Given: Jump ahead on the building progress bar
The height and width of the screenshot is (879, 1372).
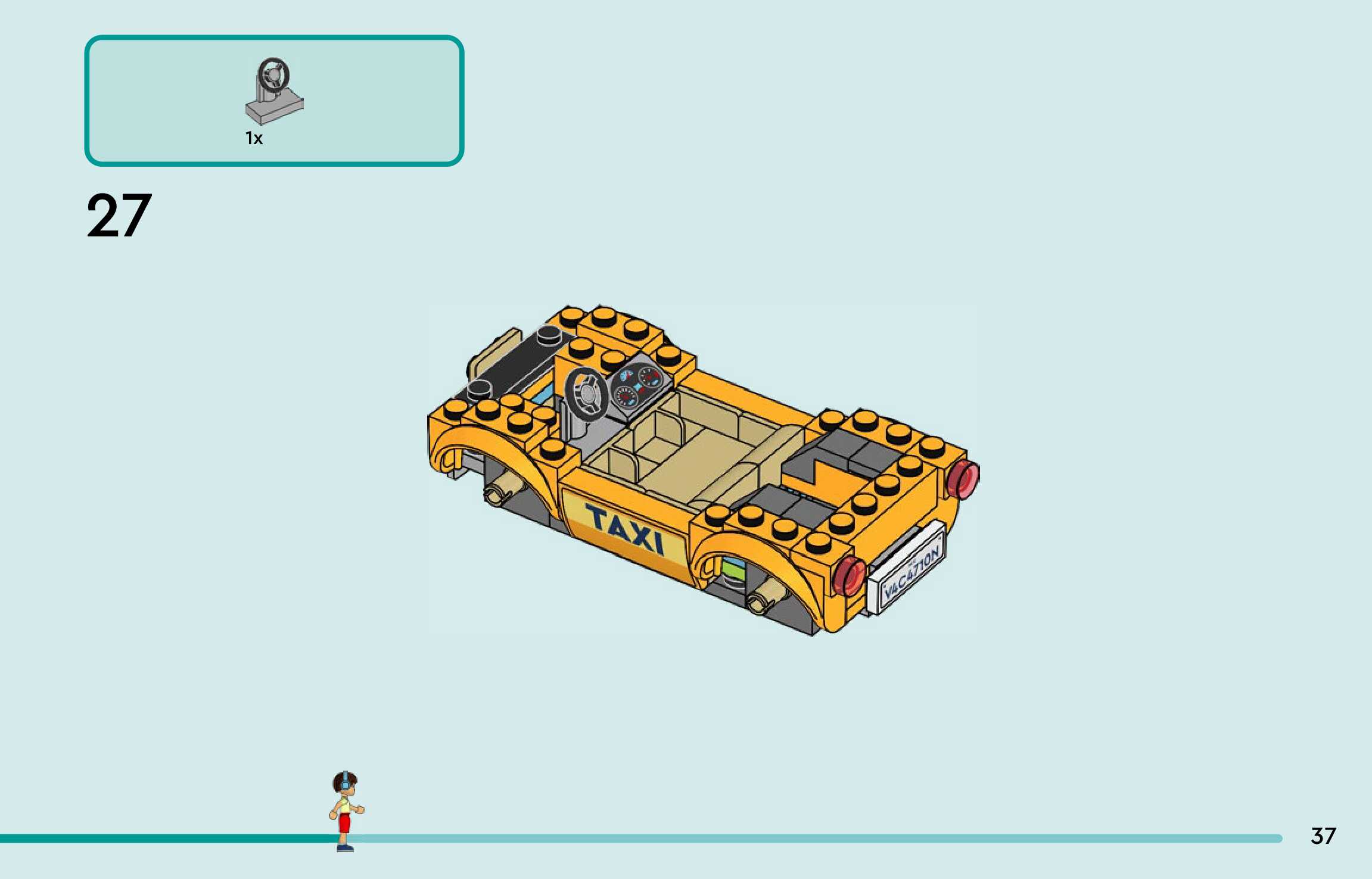Looking at the screenshot, I should click(834, 839).
